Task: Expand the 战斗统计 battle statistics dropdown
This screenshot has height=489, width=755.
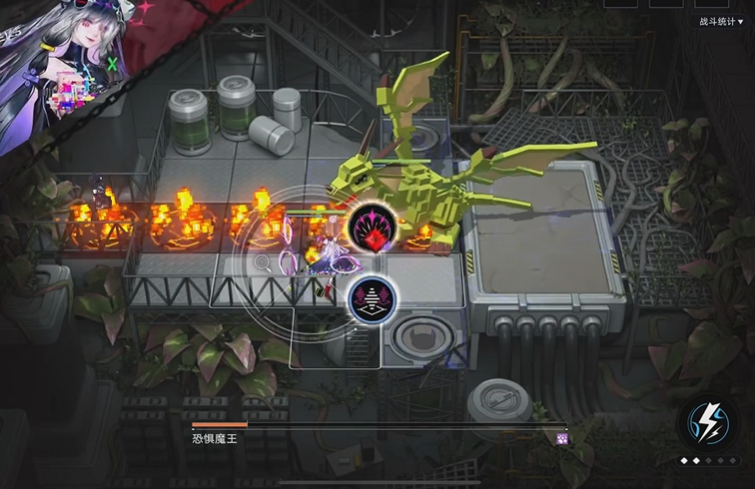Action: click(x=728, y=21)
